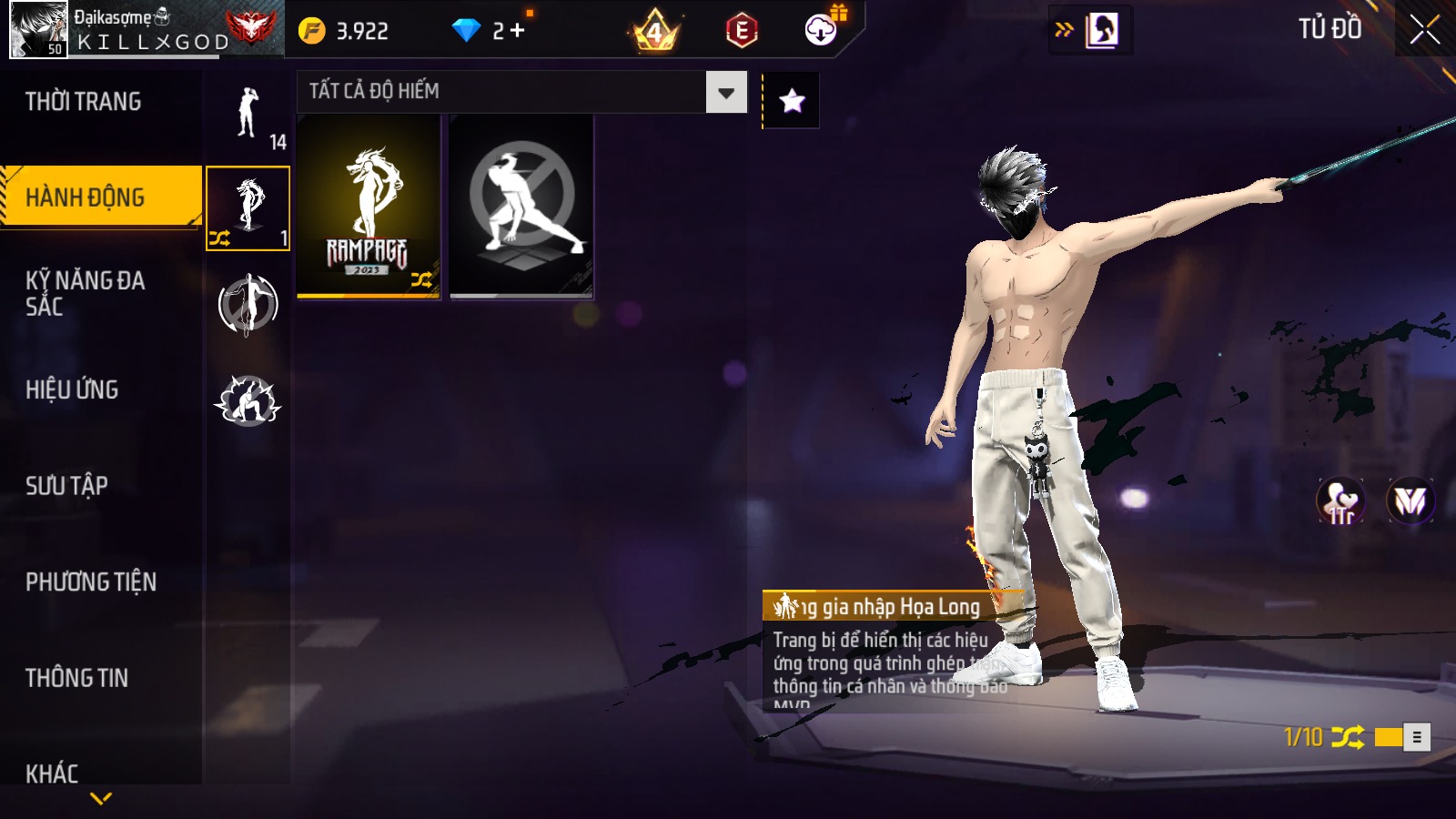1456x819 pixels.
Task: Open the Hiệu Ứng section
Action: pyautogui.click(x=73, y=389)
